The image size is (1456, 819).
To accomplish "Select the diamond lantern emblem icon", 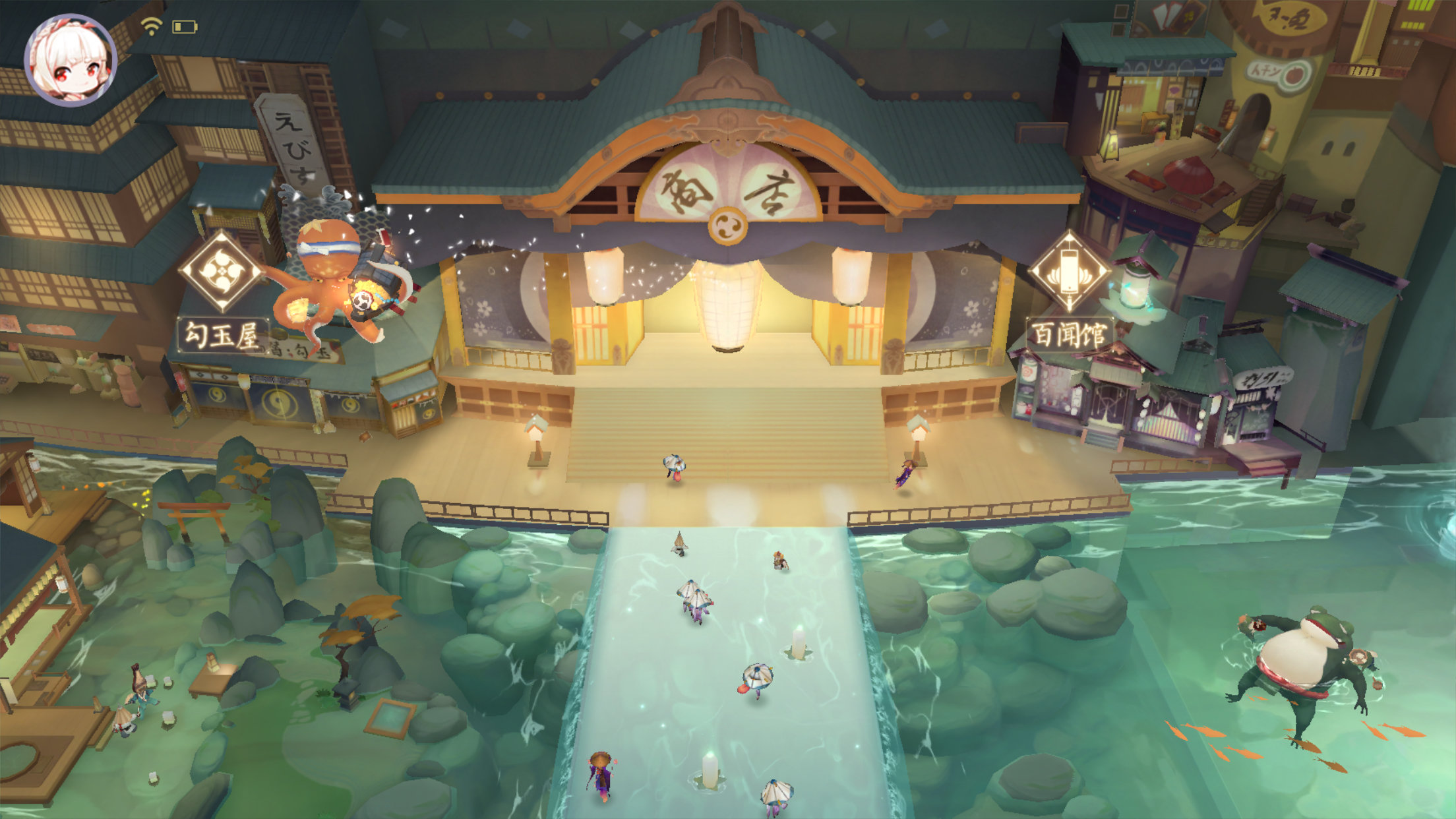I will (1069, 270).
